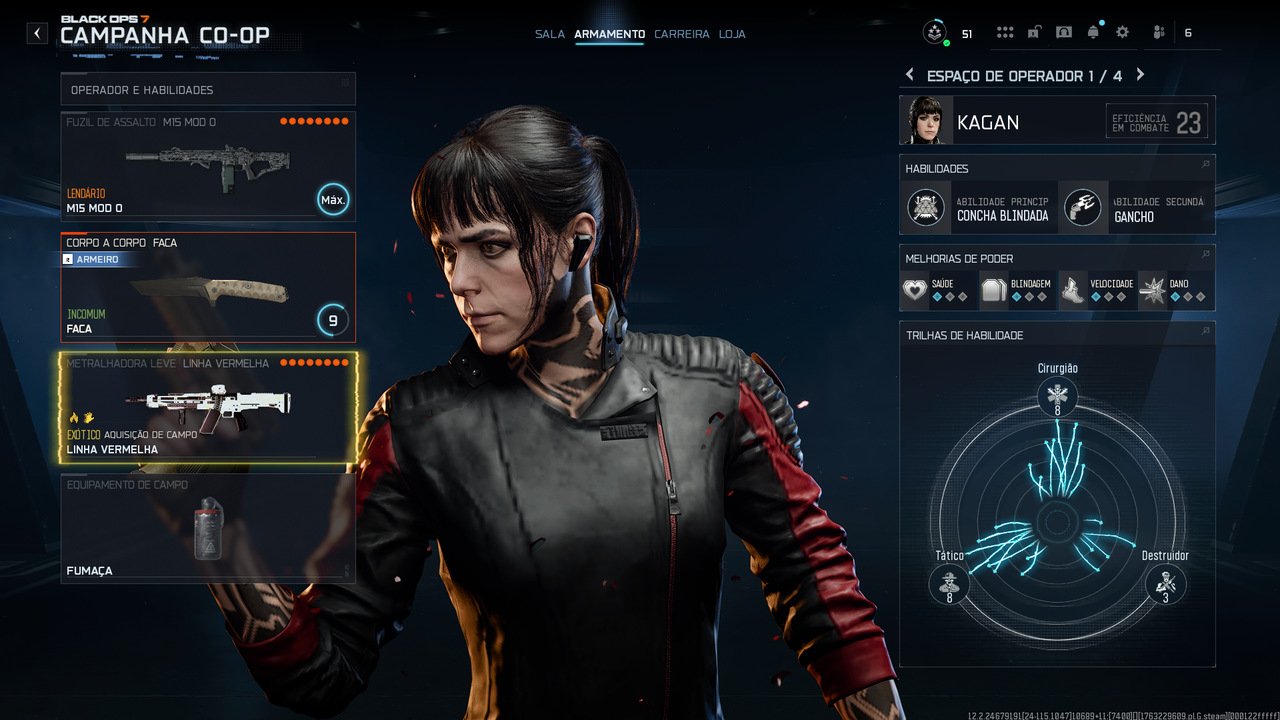Screen dimensions: 1280x720
Task: Select the LOJA tab
Action: [732, 34]
